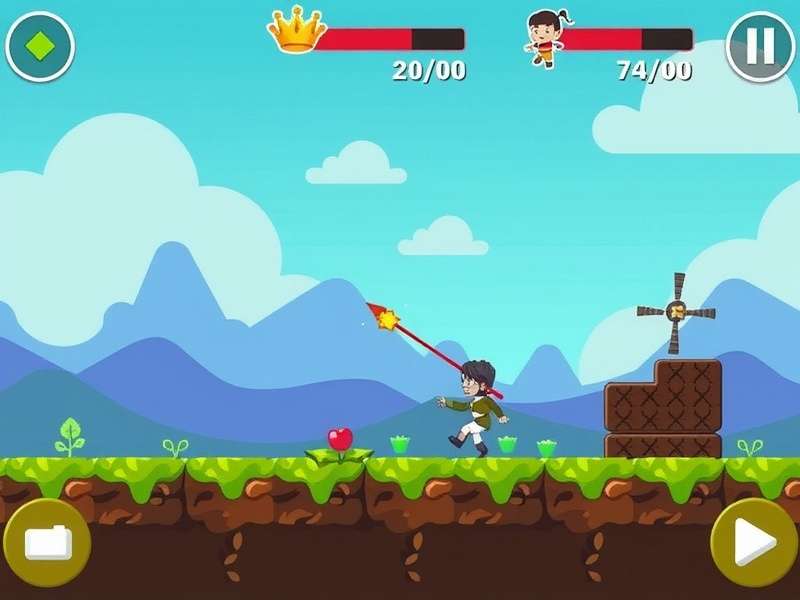Click the gold camera button
This screenshot has width=800, height=600.
[47, 542]
